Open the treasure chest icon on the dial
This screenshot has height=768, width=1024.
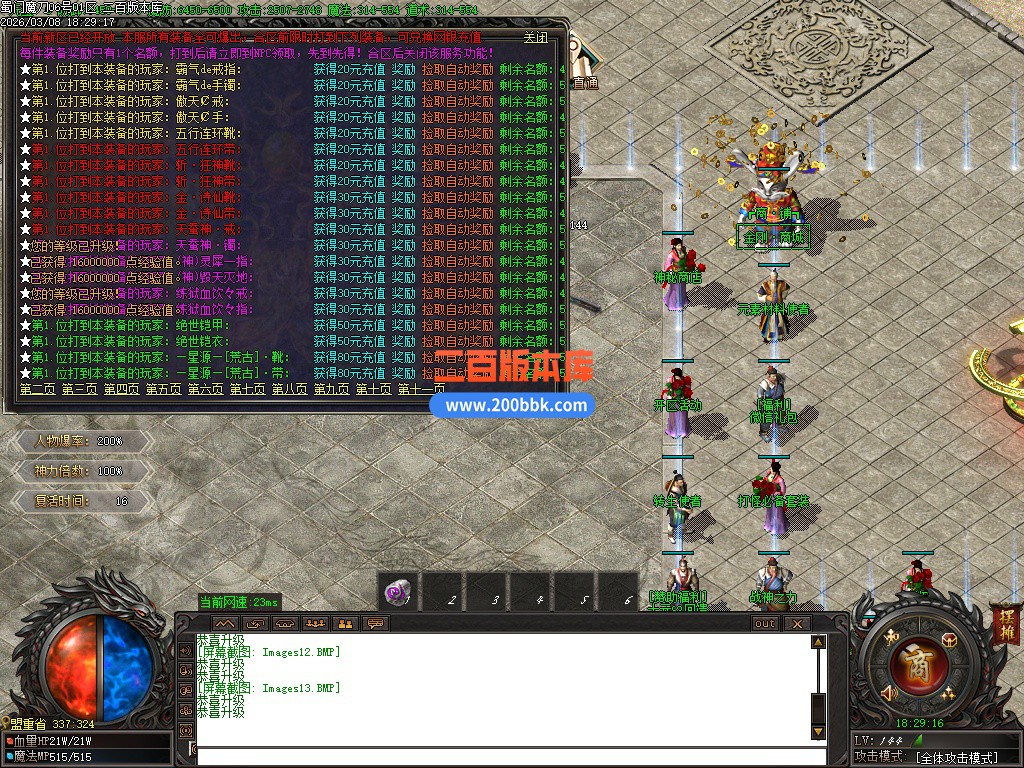(x=949, y=640)
